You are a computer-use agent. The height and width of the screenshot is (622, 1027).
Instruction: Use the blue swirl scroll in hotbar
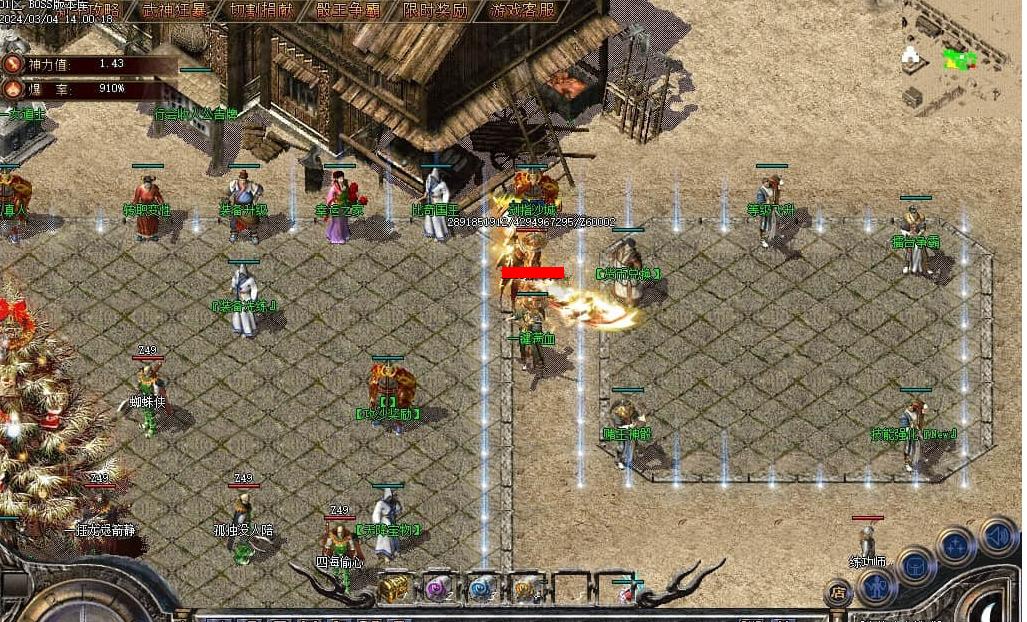(x=483, y=588)
